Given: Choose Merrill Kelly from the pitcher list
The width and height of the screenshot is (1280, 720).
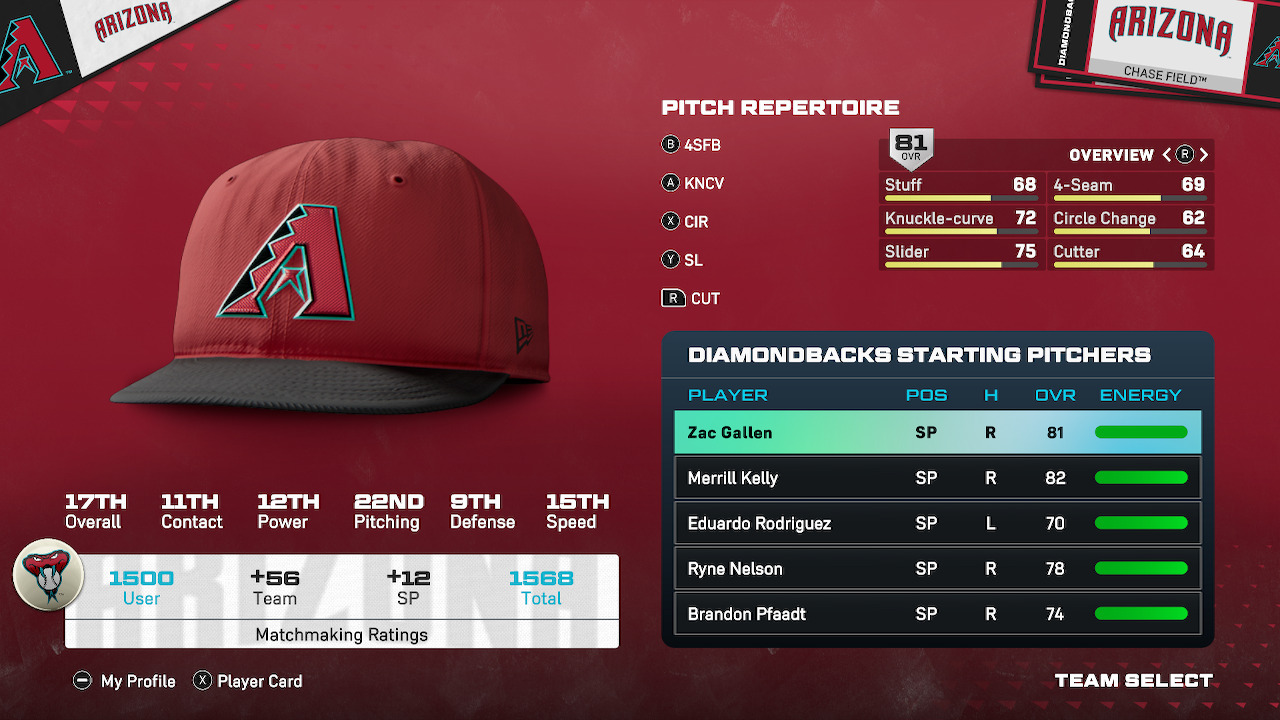Looking at the screenshot, I should tap(937, 478).
